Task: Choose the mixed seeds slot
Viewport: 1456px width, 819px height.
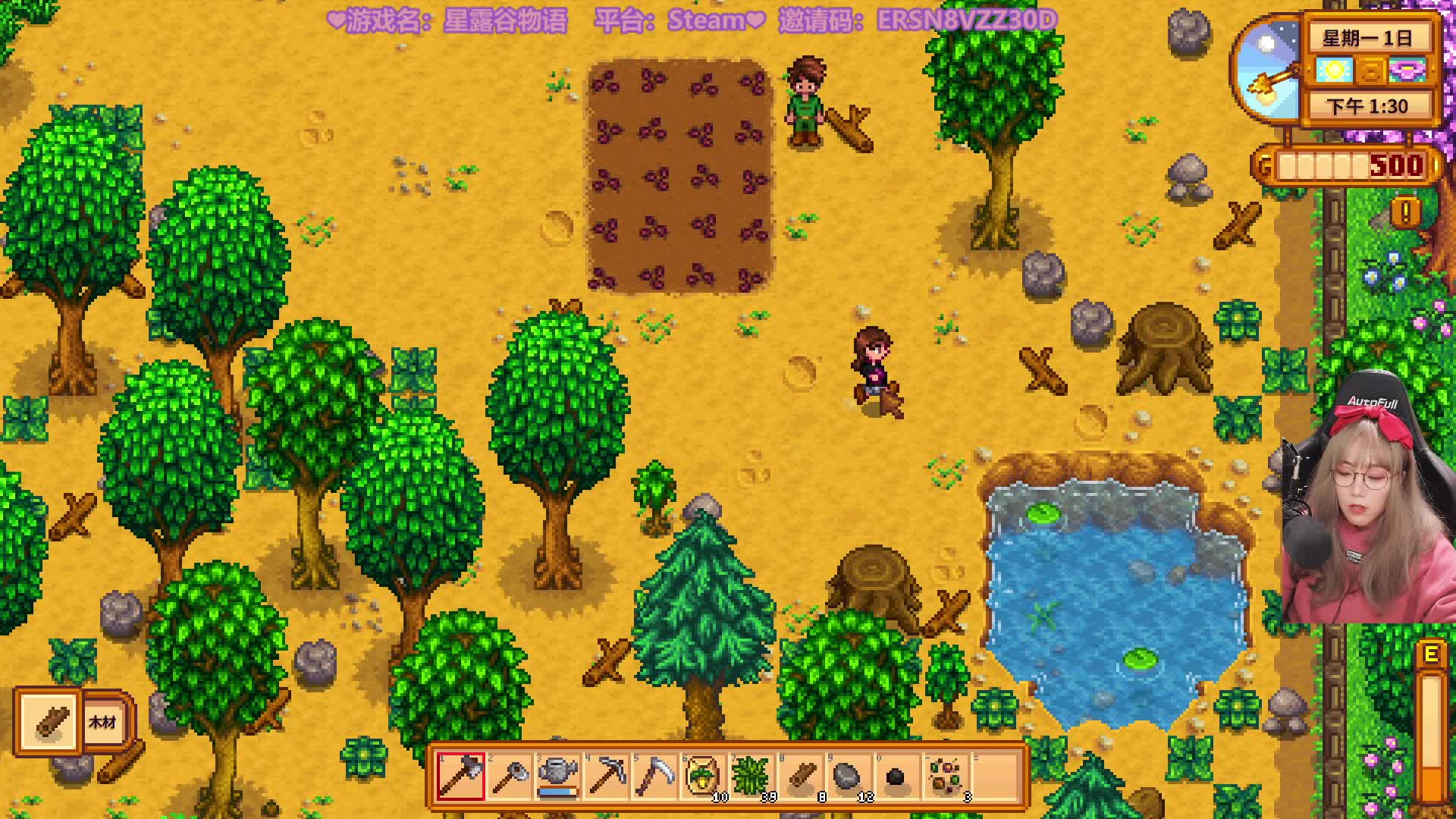Action: tap(945, 776)
